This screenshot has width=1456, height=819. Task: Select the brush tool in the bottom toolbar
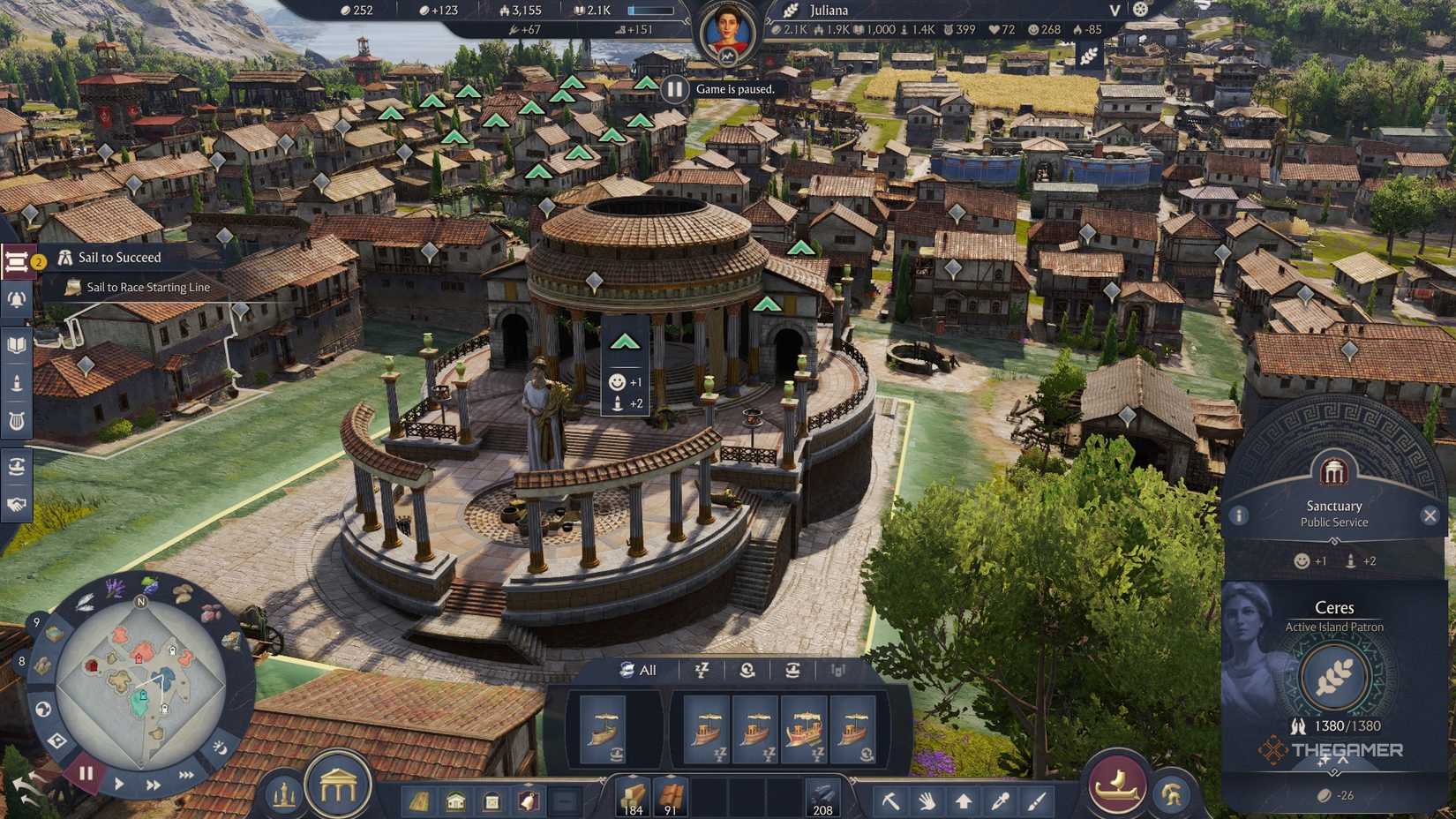point(1036,800)
